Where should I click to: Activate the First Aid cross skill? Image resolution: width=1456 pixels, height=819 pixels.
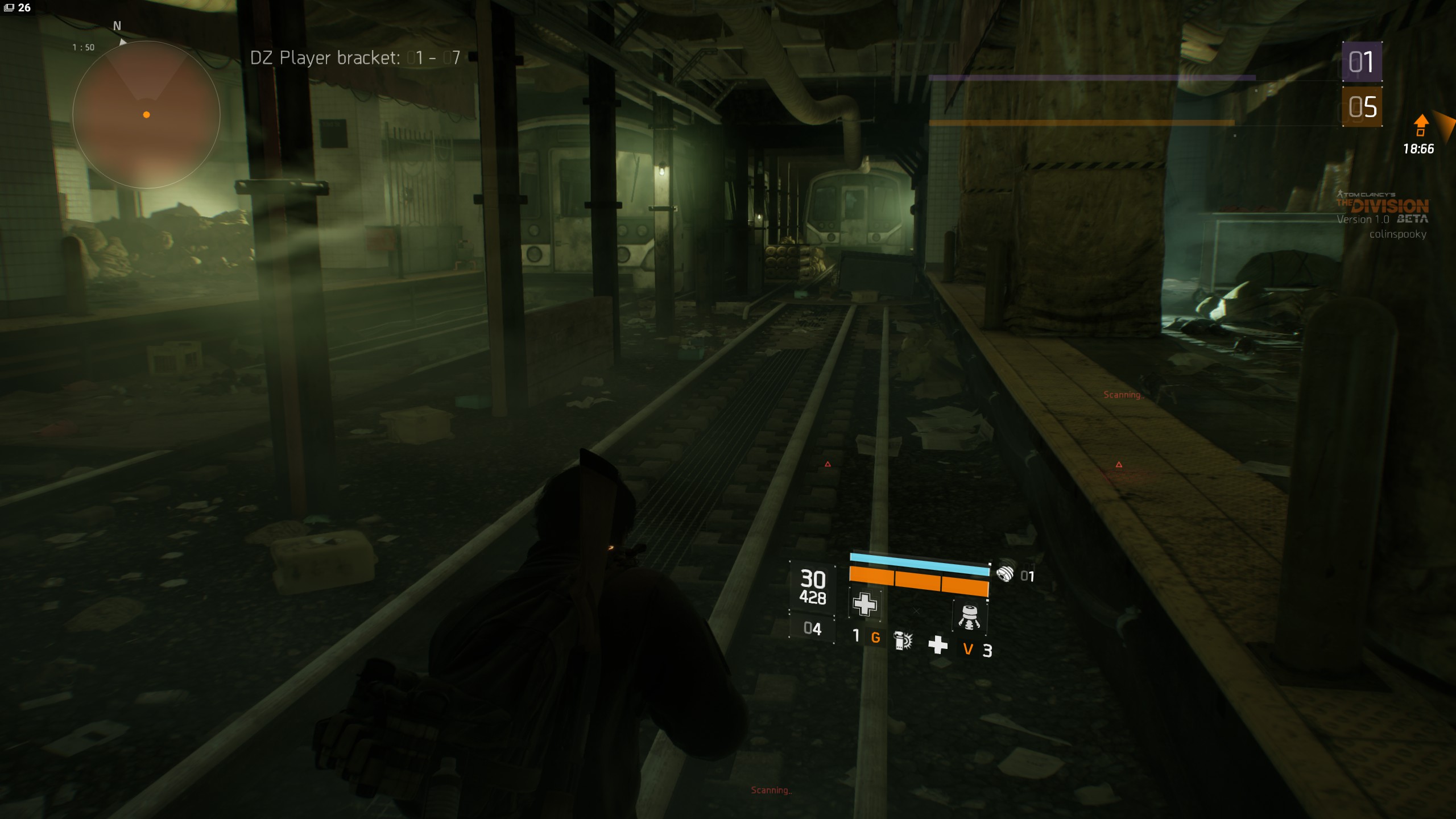click(x=864, y=604)
